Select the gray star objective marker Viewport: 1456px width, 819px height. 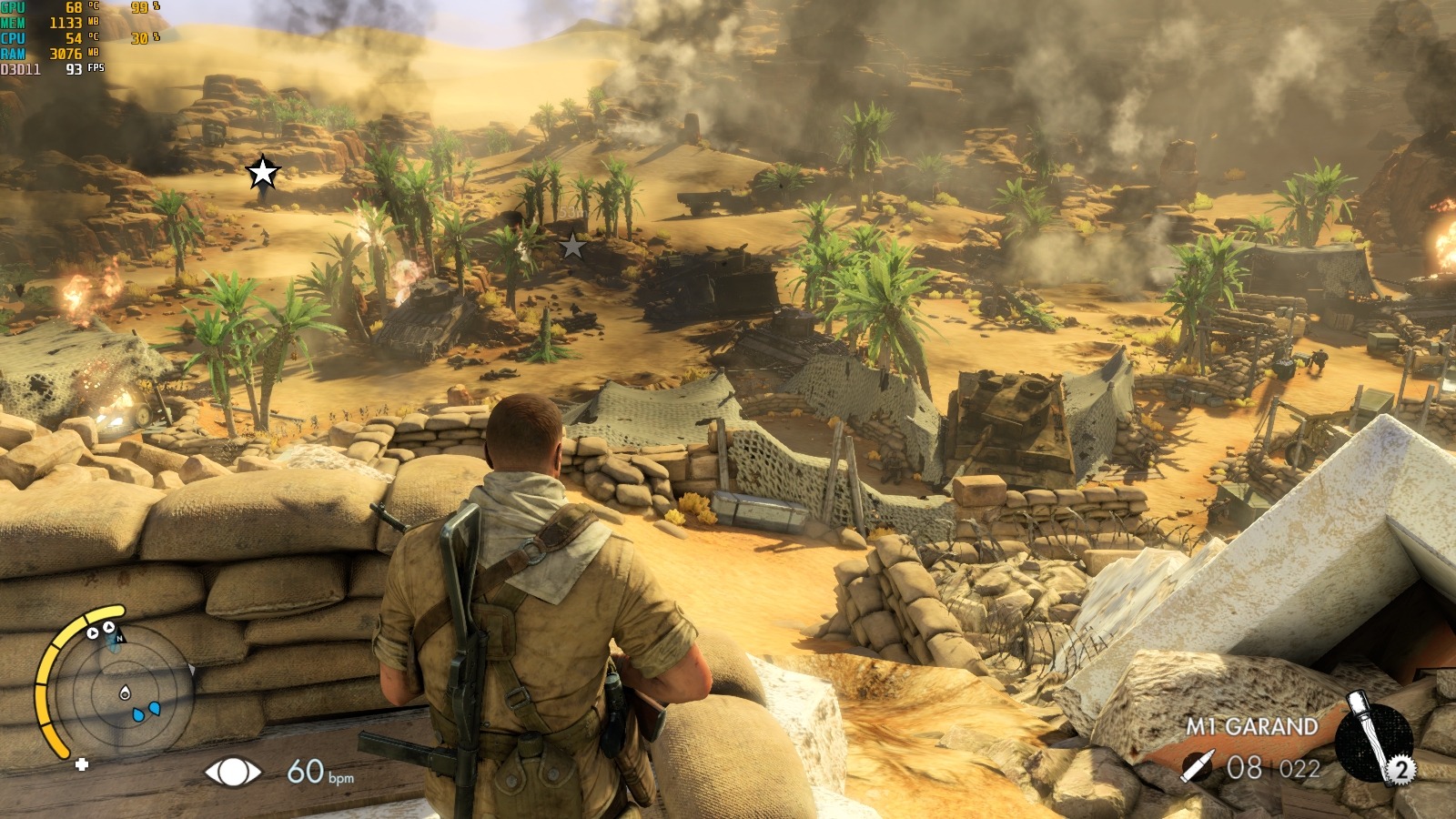[572, 246]
